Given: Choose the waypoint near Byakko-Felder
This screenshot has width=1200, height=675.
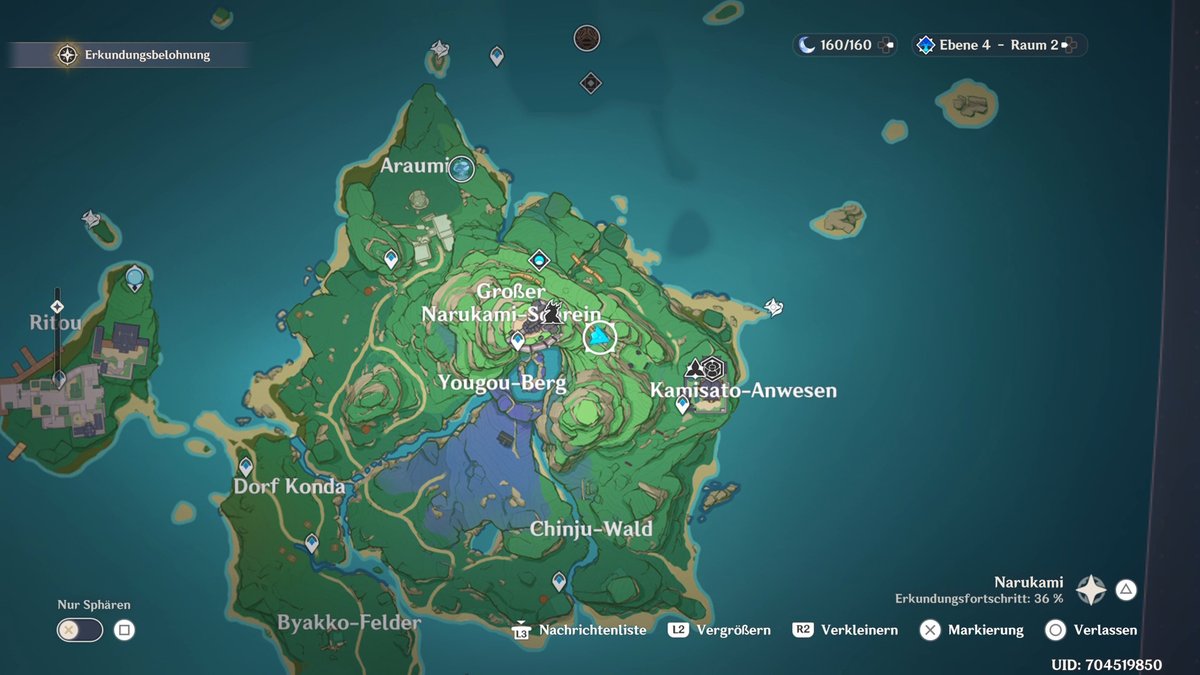Looking at the screenshot, I should 312,542.
